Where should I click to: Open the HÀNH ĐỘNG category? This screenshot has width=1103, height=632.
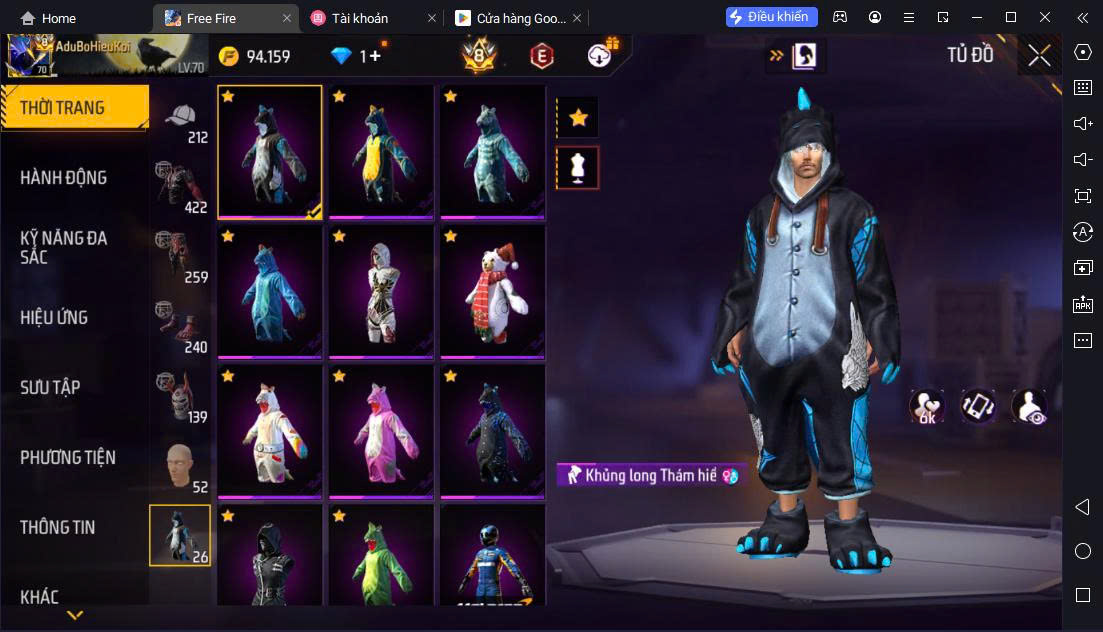64,178
